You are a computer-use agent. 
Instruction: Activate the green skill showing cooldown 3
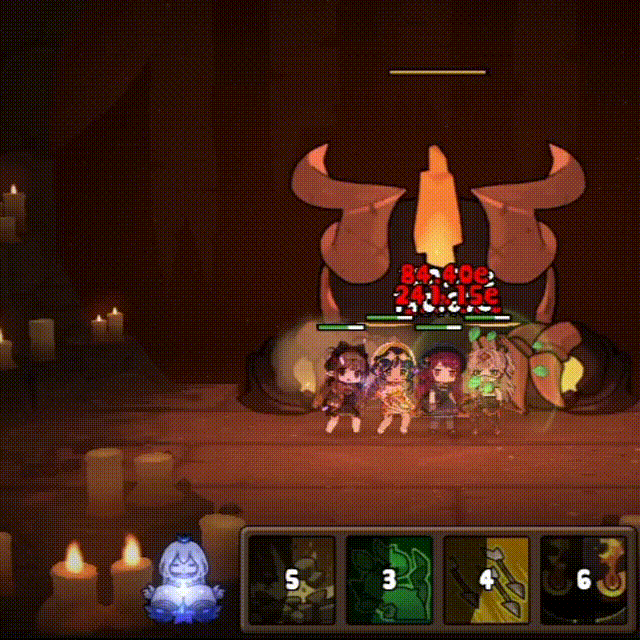(x=390, y=580)
